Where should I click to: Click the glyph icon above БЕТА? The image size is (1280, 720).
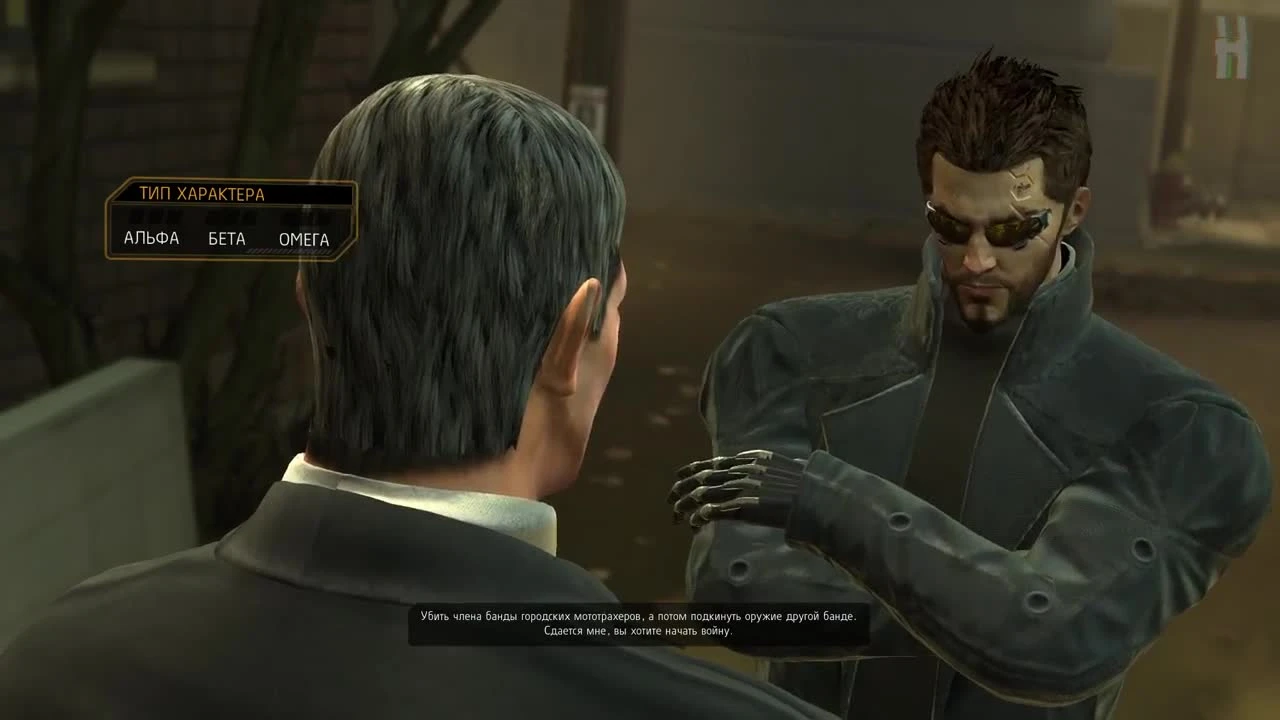click(x=226, y=216)
